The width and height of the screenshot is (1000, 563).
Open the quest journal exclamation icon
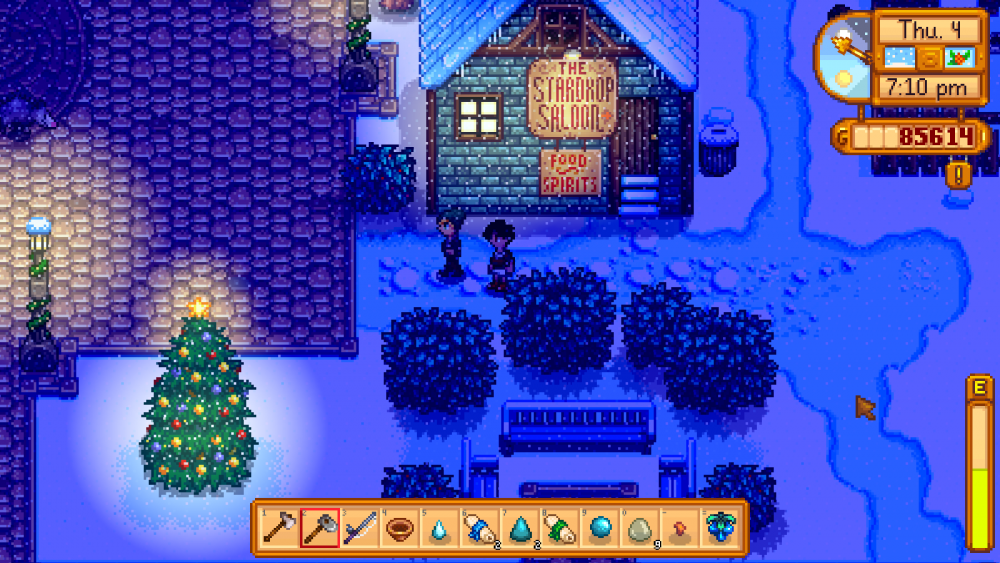(958, 176)
